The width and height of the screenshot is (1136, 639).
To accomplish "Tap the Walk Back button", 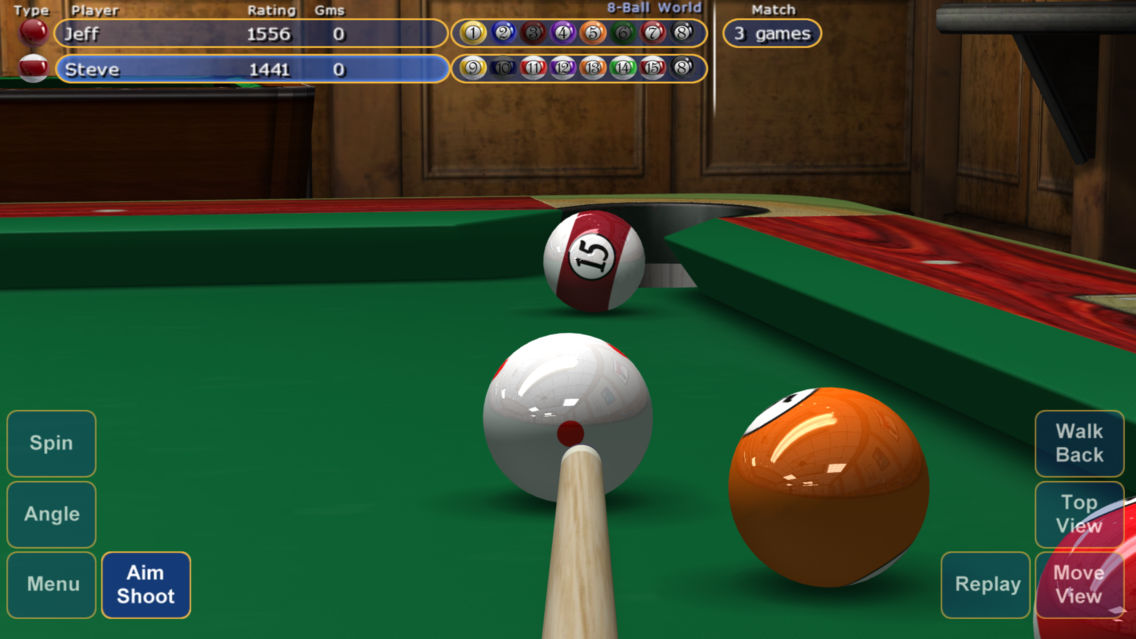I will pos(1079,443).
